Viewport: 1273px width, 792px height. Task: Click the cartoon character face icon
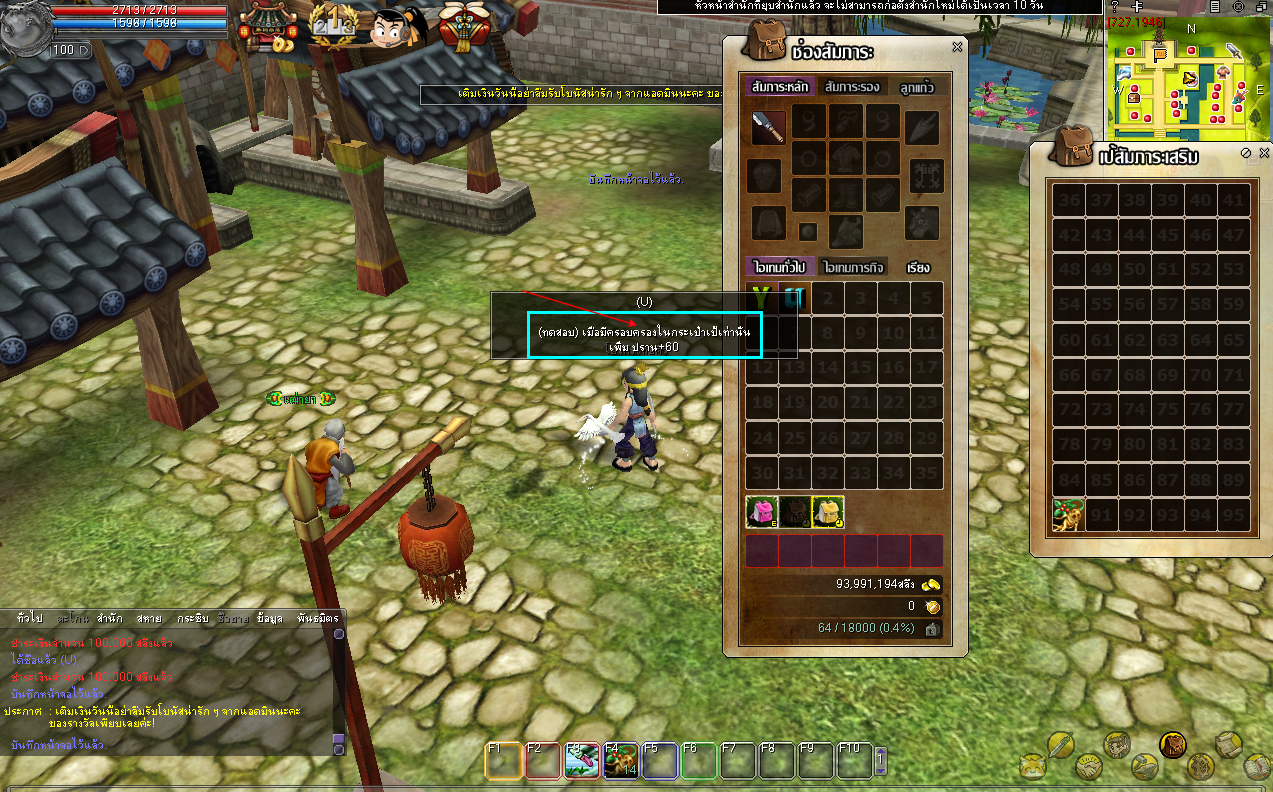[x=393, y=29]
